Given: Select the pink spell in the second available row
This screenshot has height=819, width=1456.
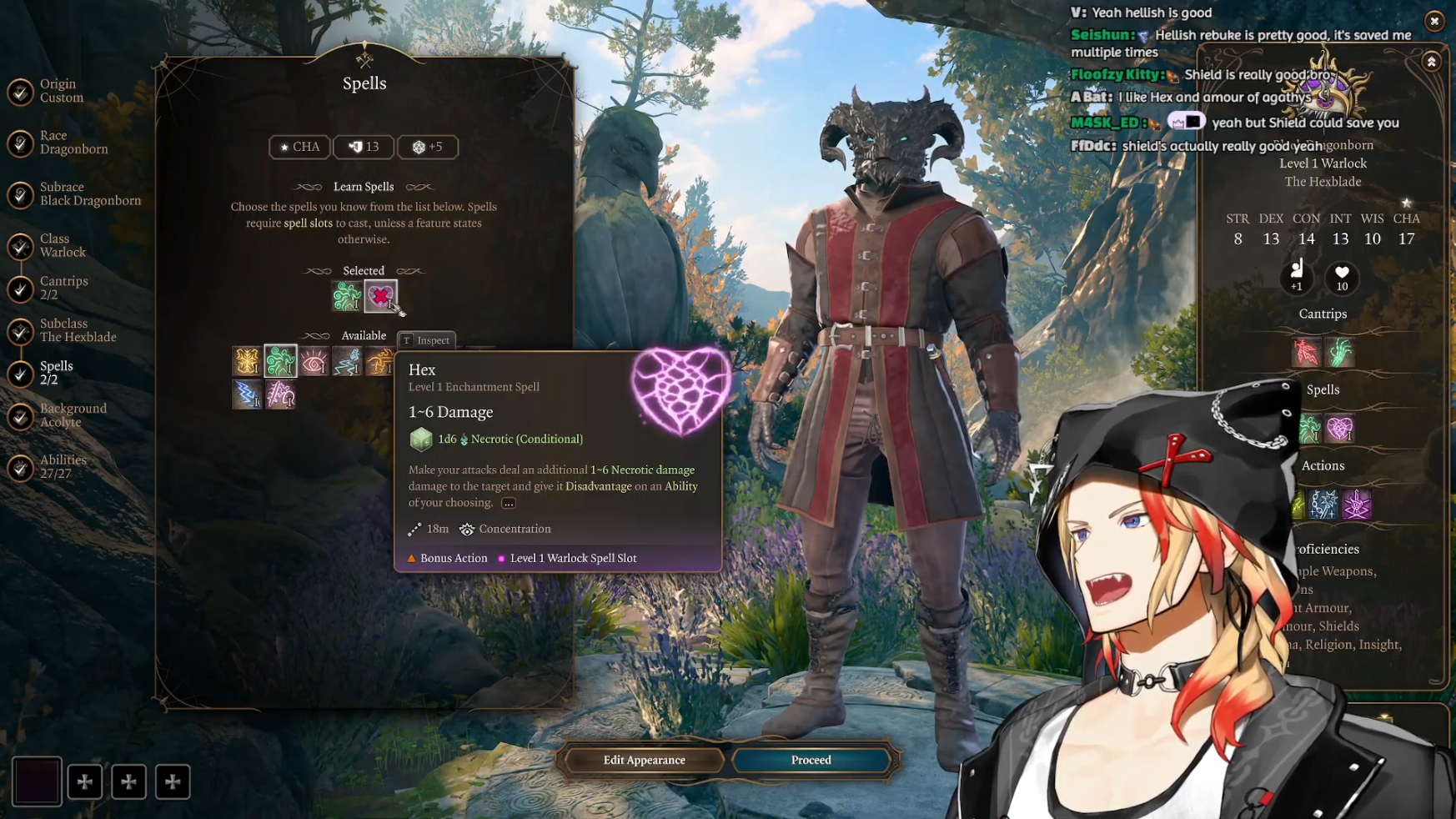Looking at the screenshot, I should pyautogui.click(x=280, y=394).
